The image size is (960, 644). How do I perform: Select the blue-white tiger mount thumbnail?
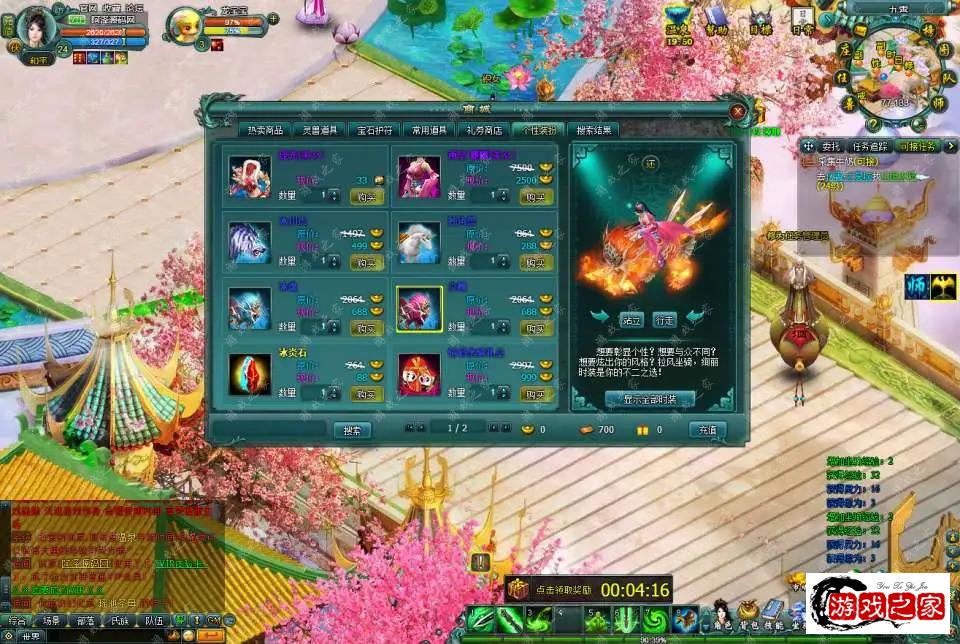[249, 243]
